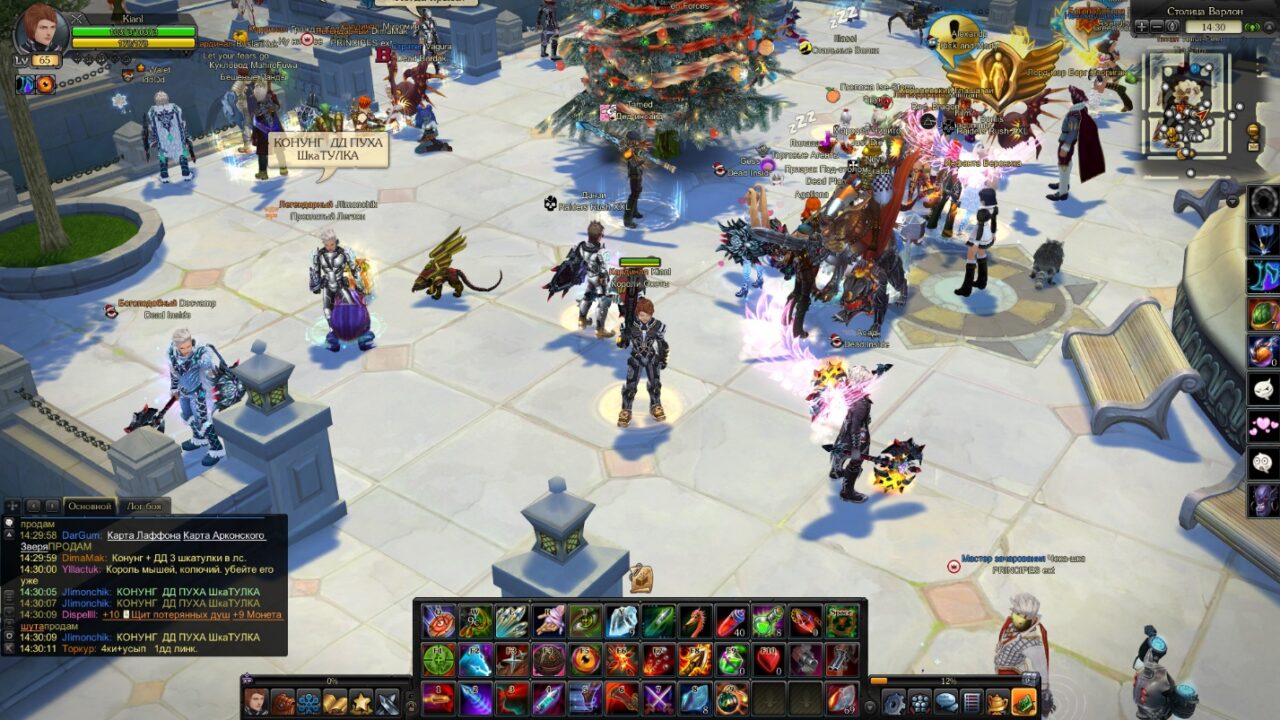Click the Столица Варлон minimap
The width and height of the screenshot is (1280, 720).
point(1187,102)
